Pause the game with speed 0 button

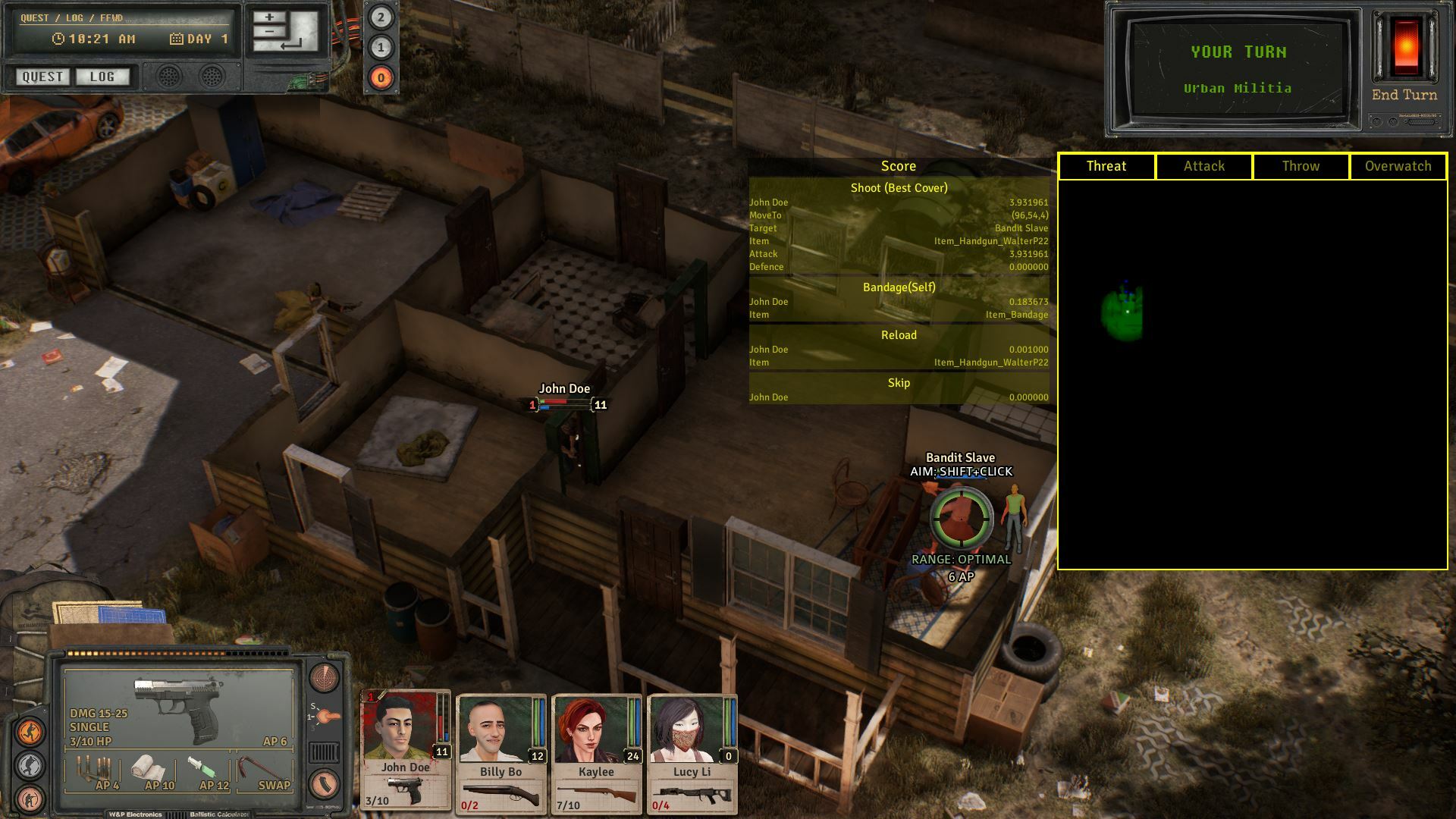coord(381,79)
